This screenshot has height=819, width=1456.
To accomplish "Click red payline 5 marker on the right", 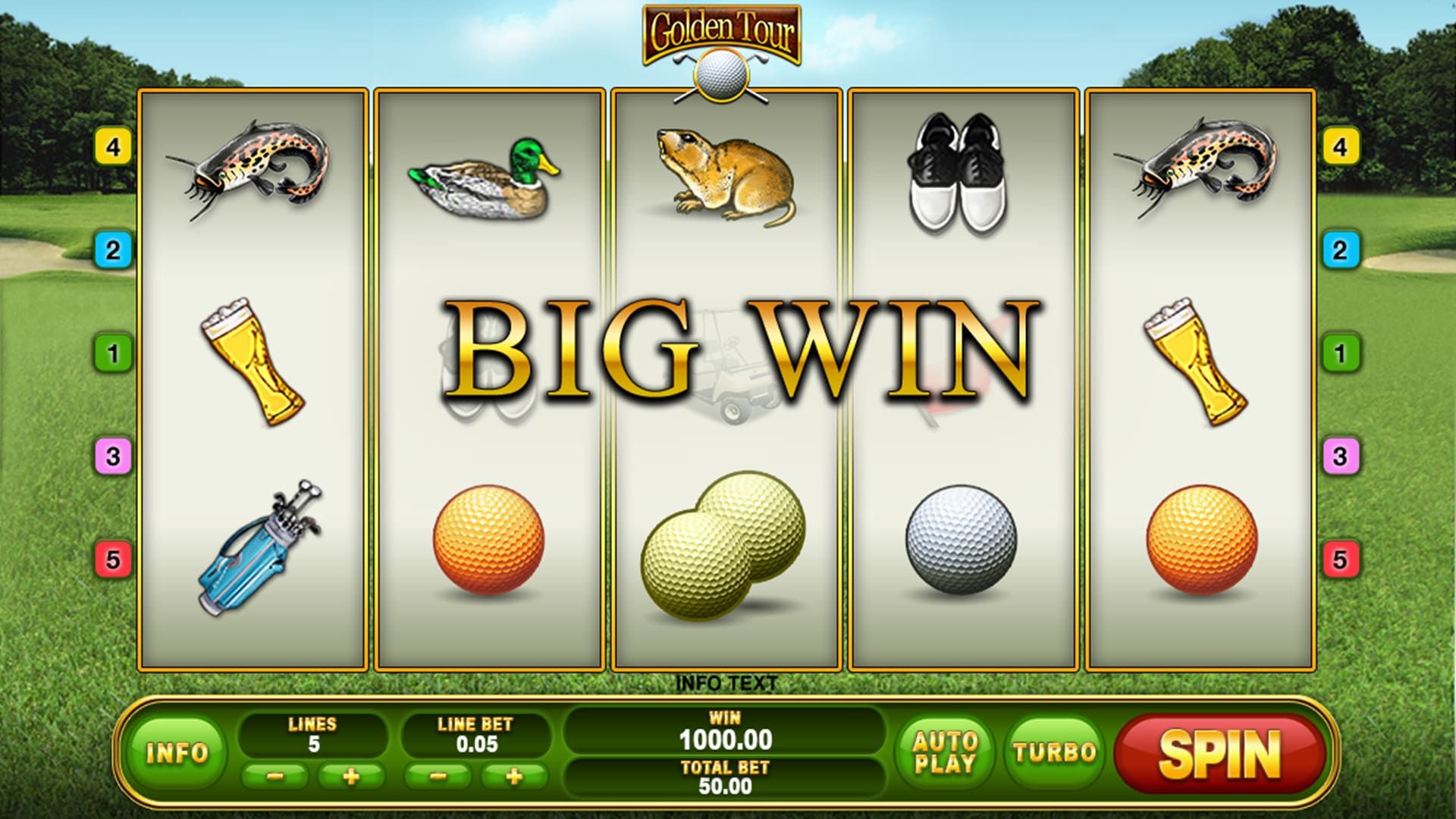I will click(x=1340, y=560).
